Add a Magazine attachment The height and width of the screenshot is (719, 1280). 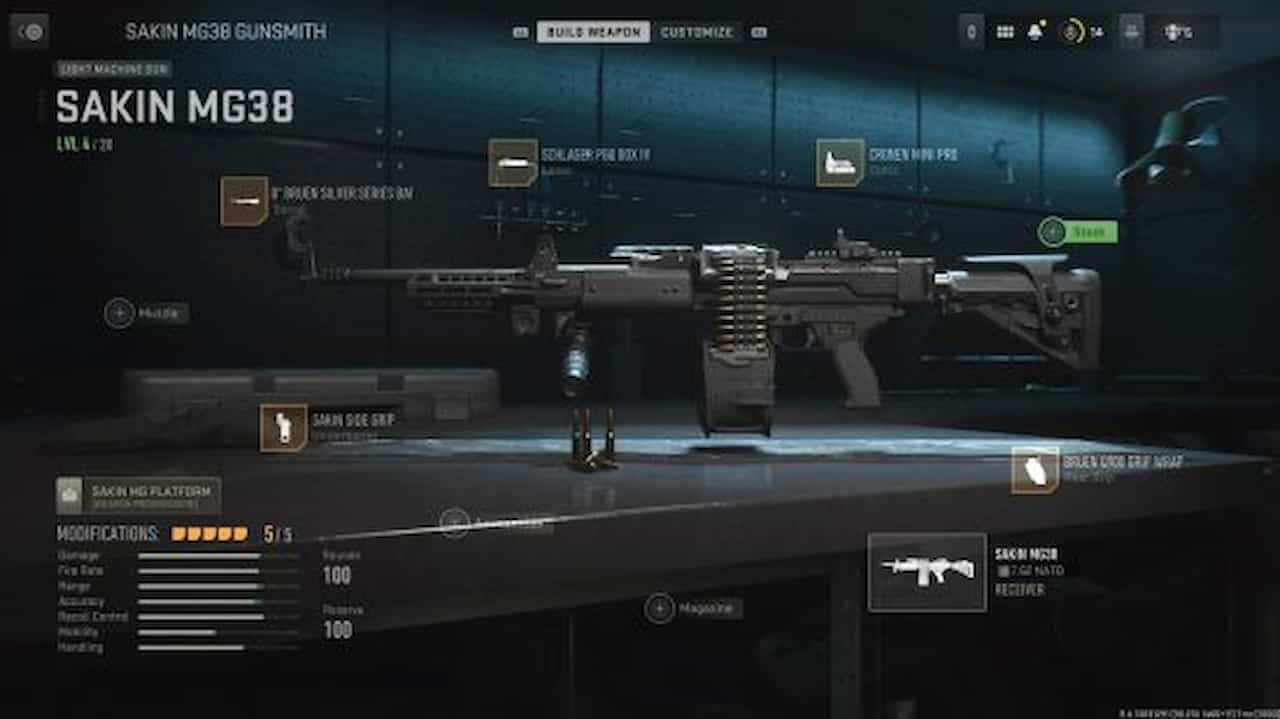point(660,608)
